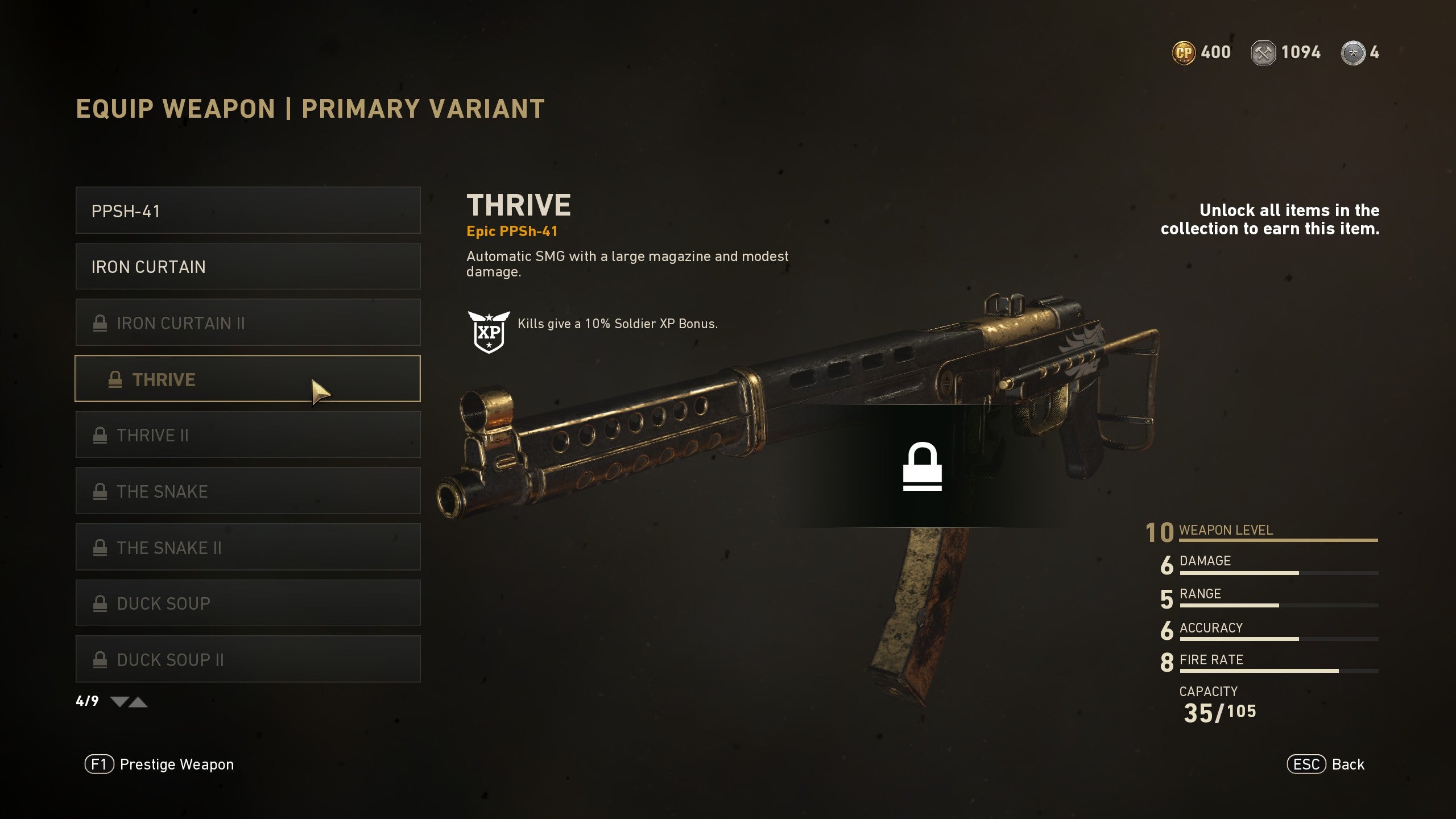Select The Snake variant
The image size is (1456, 819).
tap(247, 491)
